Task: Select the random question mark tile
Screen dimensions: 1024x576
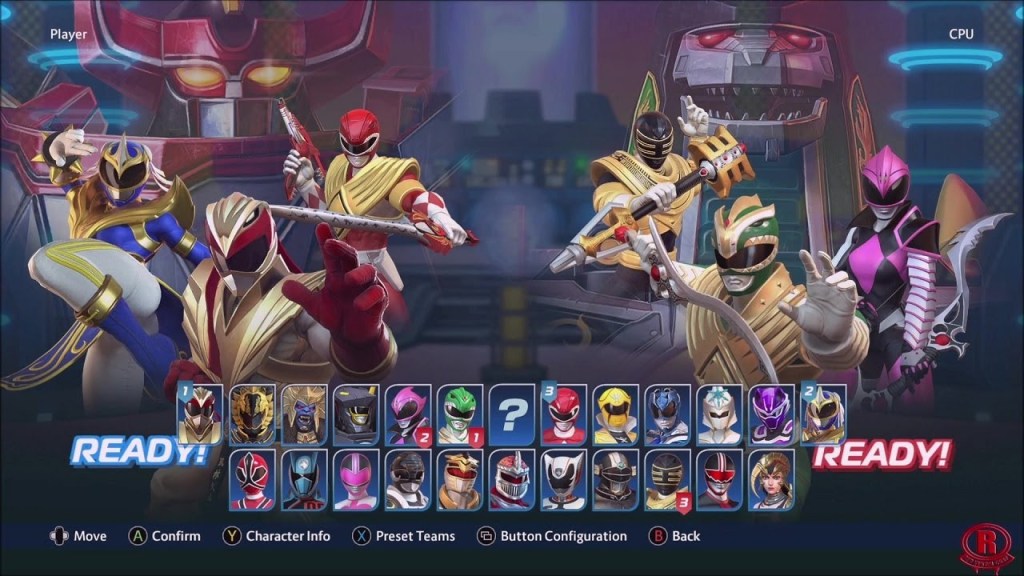Action: pyautogui.click(x=513, y=413)
